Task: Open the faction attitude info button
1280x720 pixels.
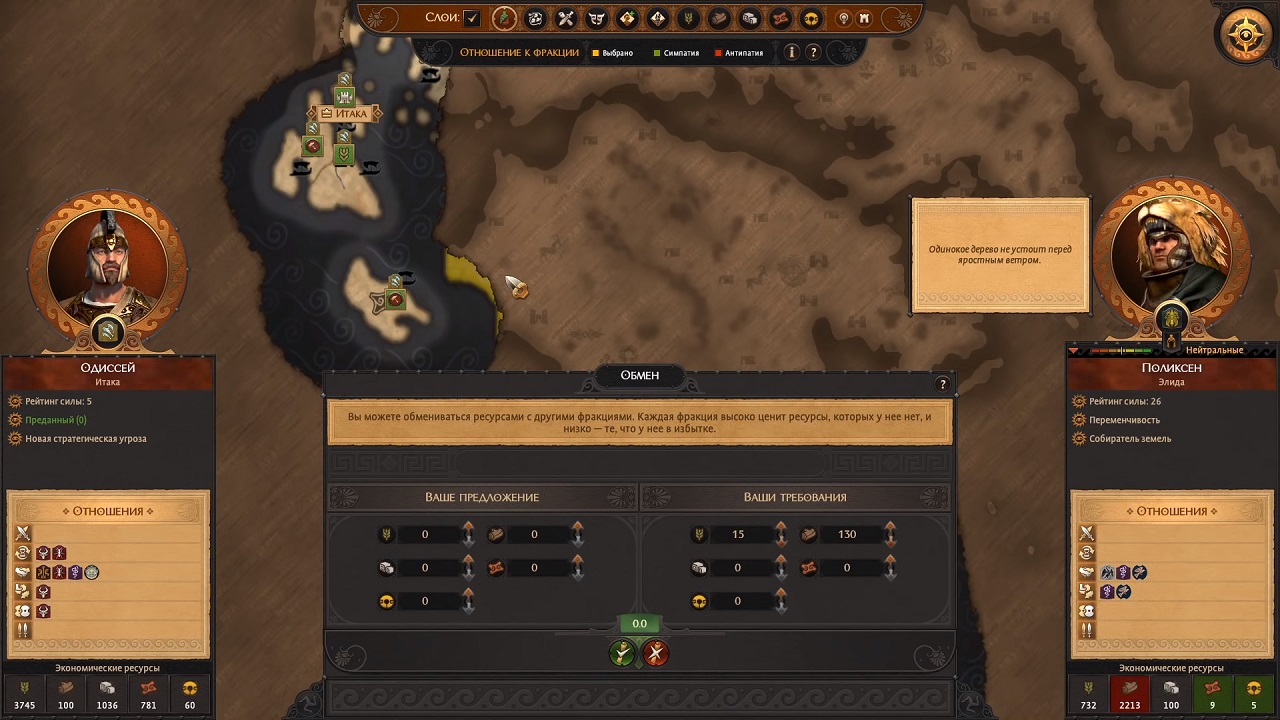Action: click(x=791, y=52)
